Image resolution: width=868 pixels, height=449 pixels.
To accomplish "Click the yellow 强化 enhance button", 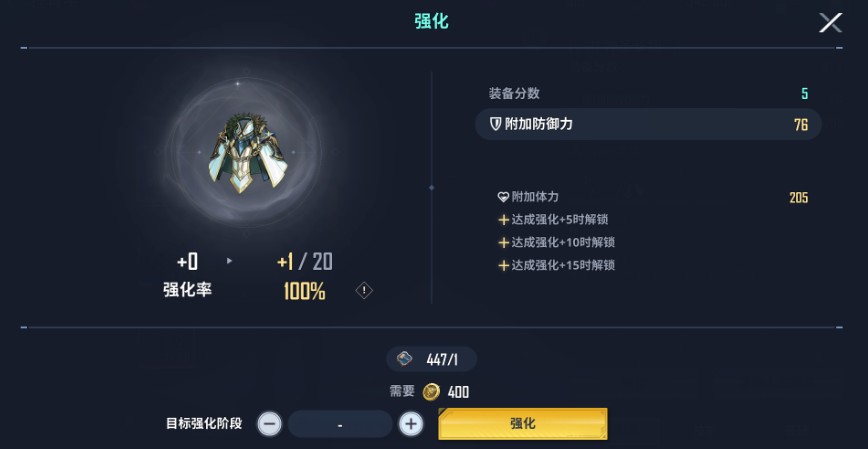I will (x=522, y=424).
